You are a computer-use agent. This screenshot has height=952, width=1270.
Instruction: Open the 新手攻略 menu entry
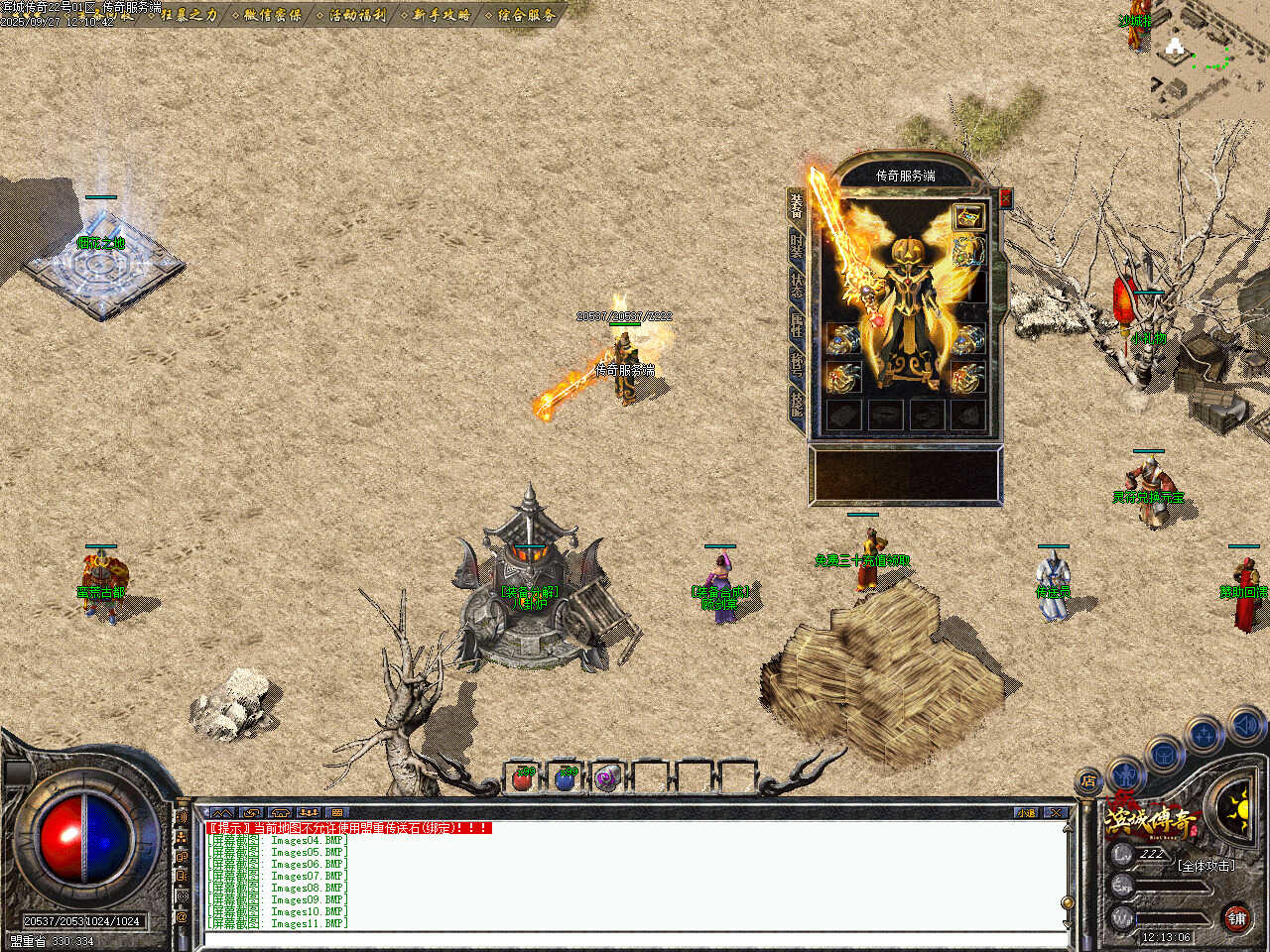pos(442,15)
